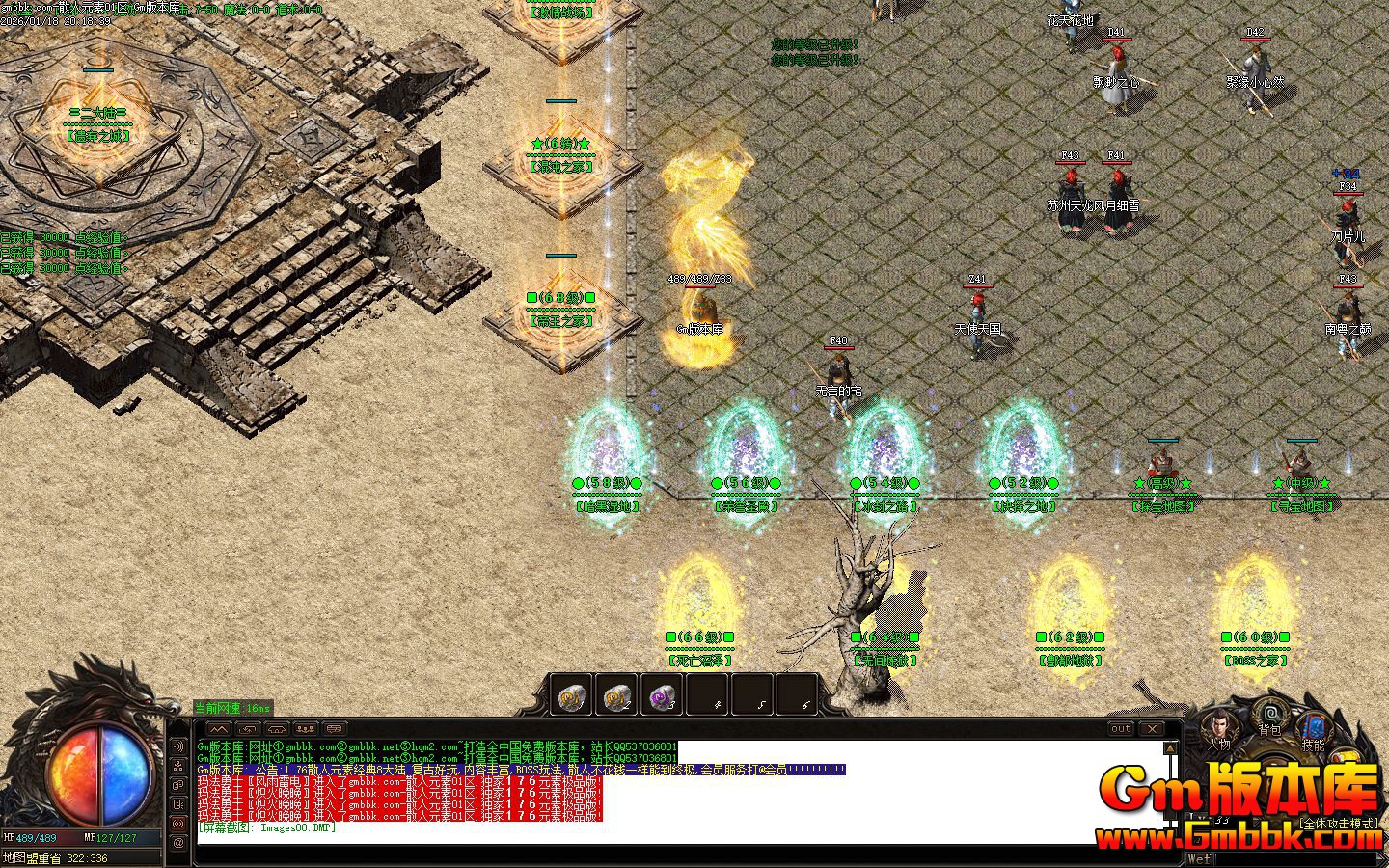Viewport: 1389px width, 868px height.
Task: Toggle the 全体攻击模式 attack mode label
Action: (1339, 824)
